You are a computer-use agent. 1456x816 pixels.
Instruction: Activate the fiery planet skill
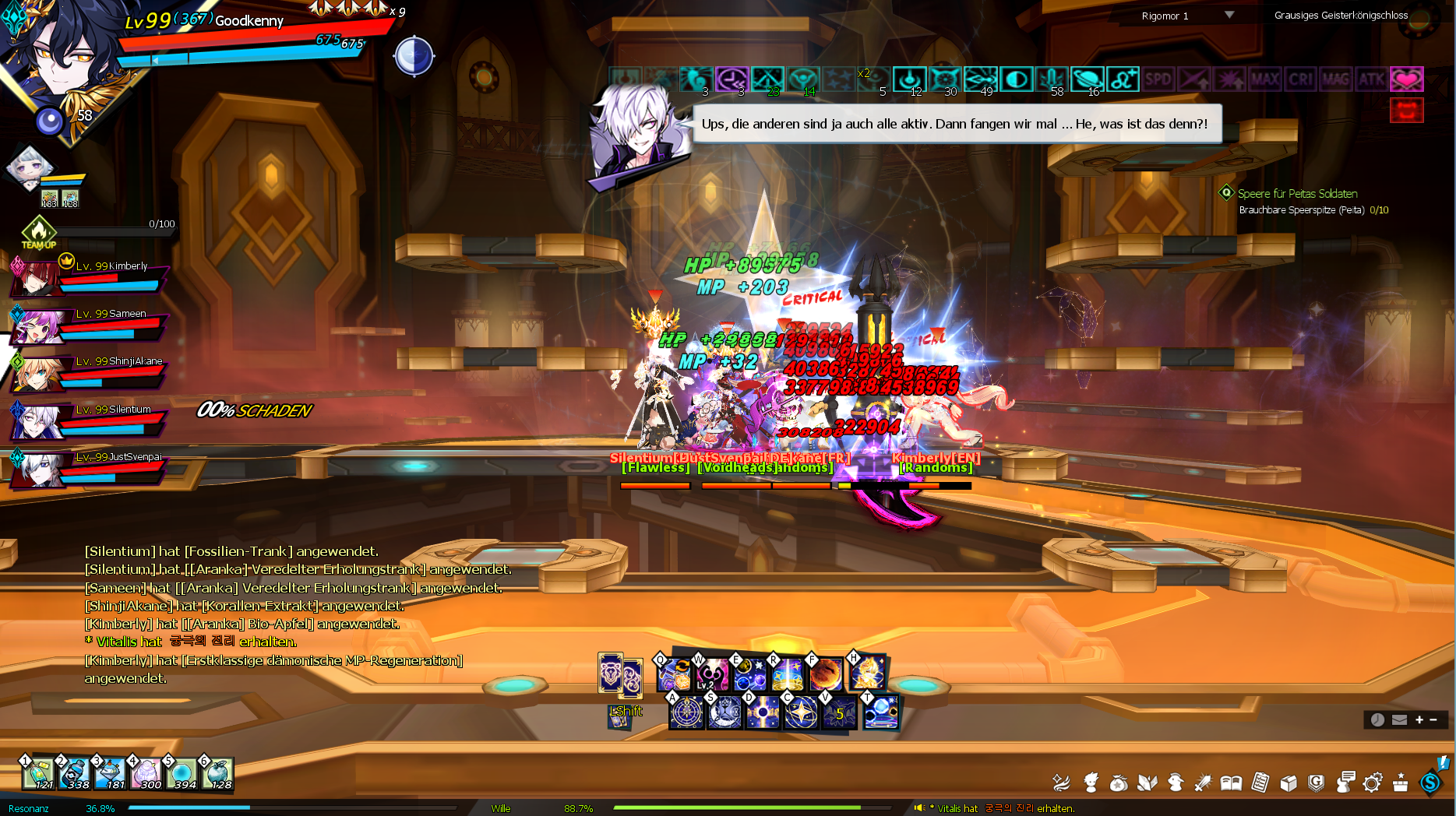[827, 674]
